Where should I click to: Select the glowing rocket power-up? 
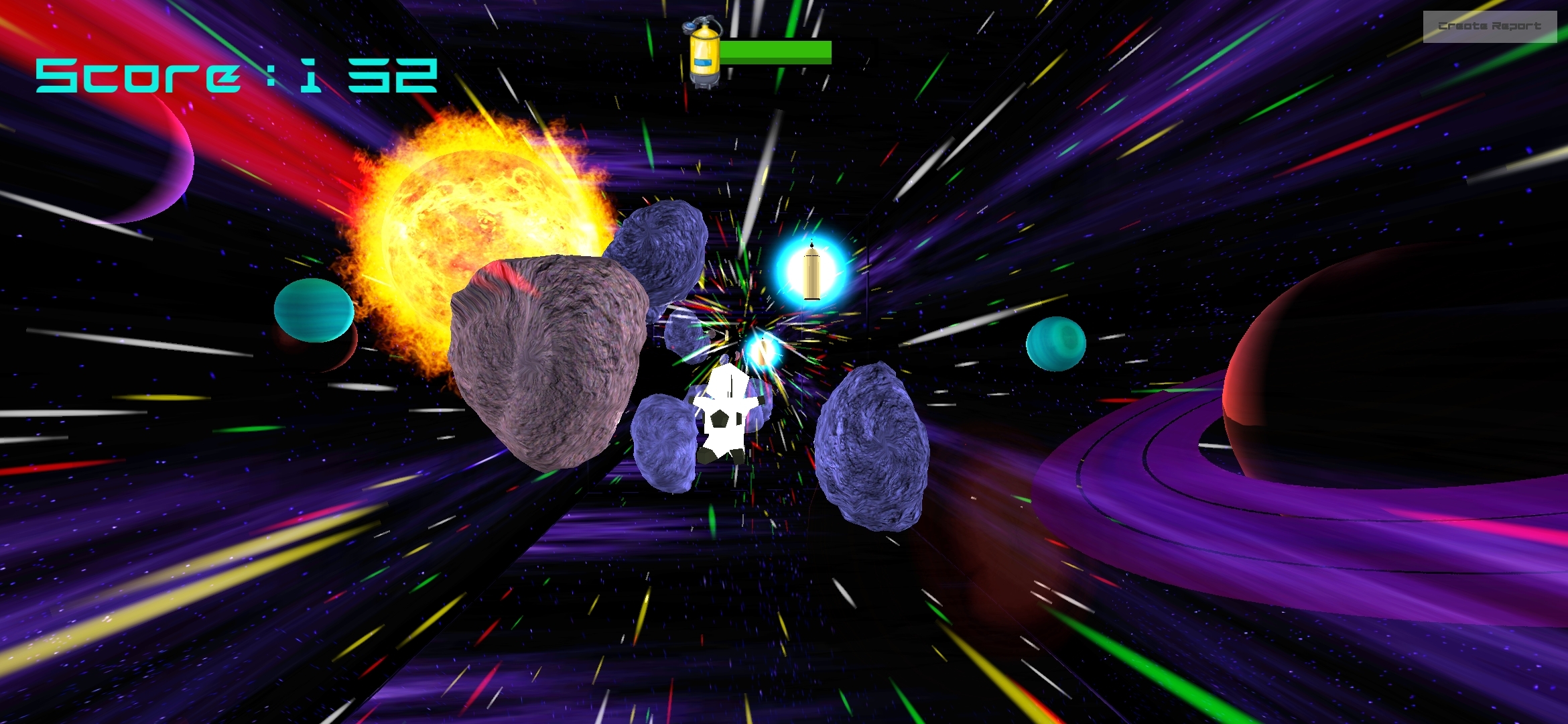click(x=810, y=271)
